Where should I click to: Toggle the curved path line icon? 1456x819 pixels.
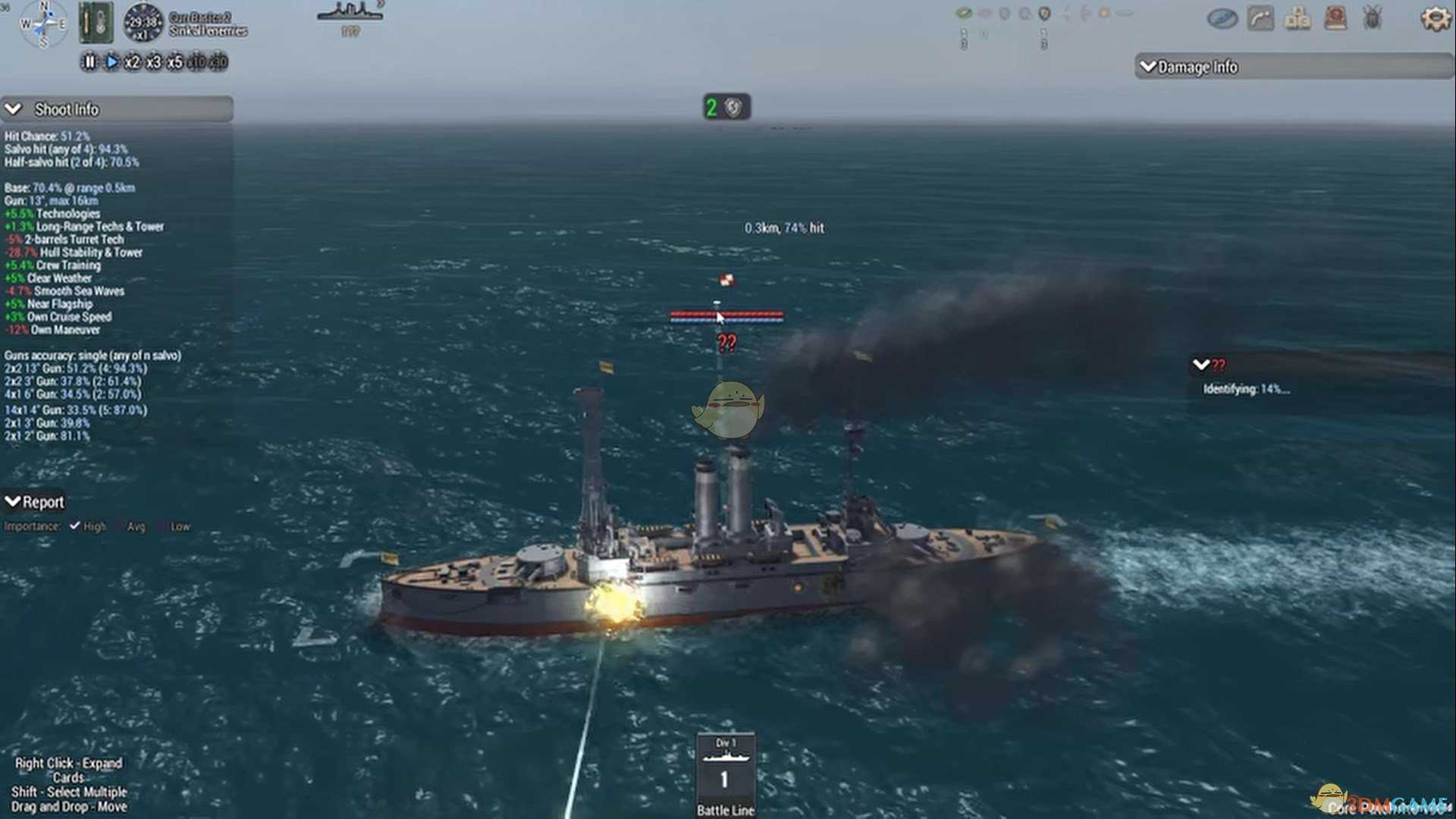pyautogui.click(x=1260, y=18)
